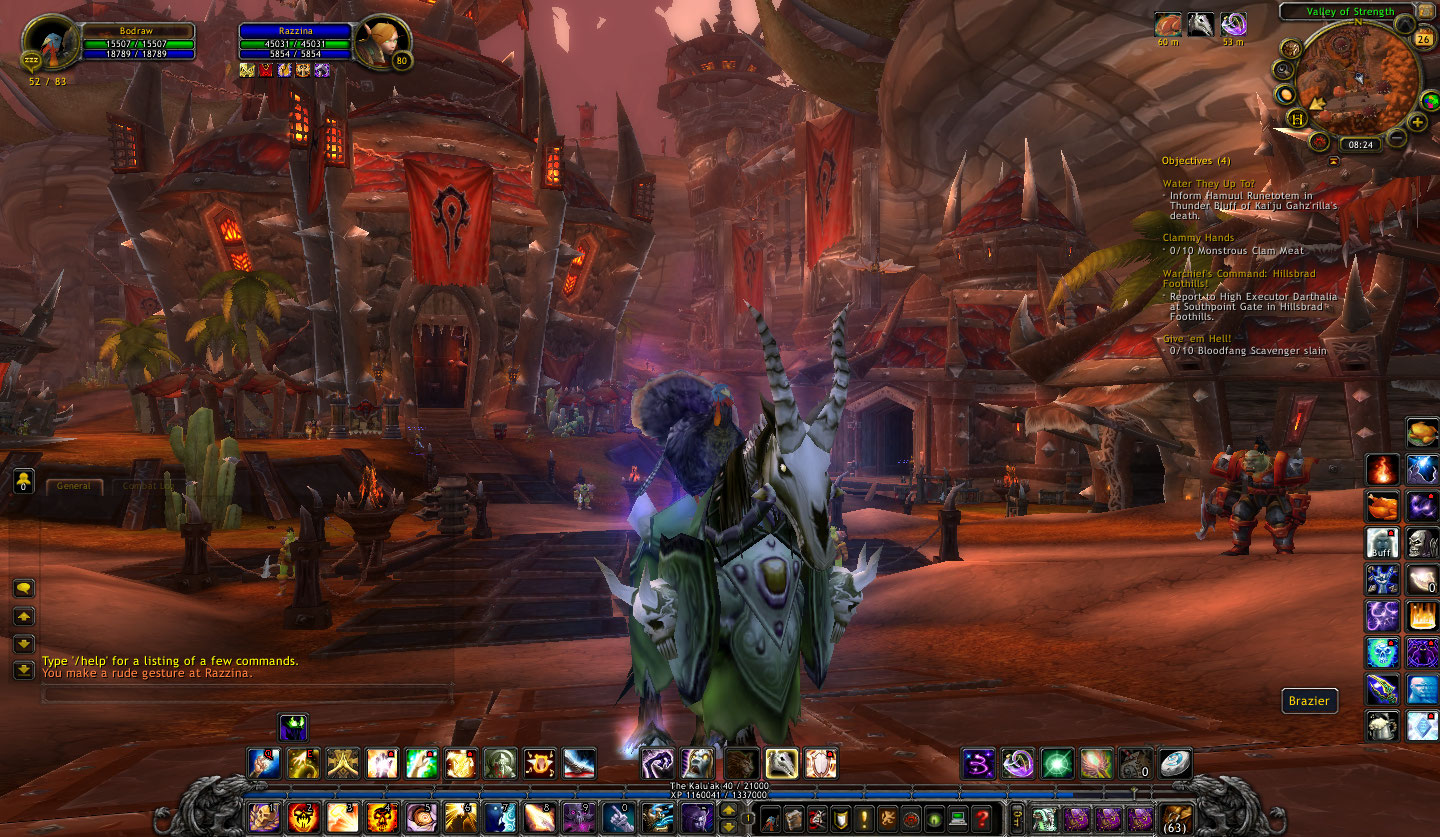Viewport: 1440px width, 837px height.
Task: Switch to the General chat tab
Action: click(x=74, y=486)
